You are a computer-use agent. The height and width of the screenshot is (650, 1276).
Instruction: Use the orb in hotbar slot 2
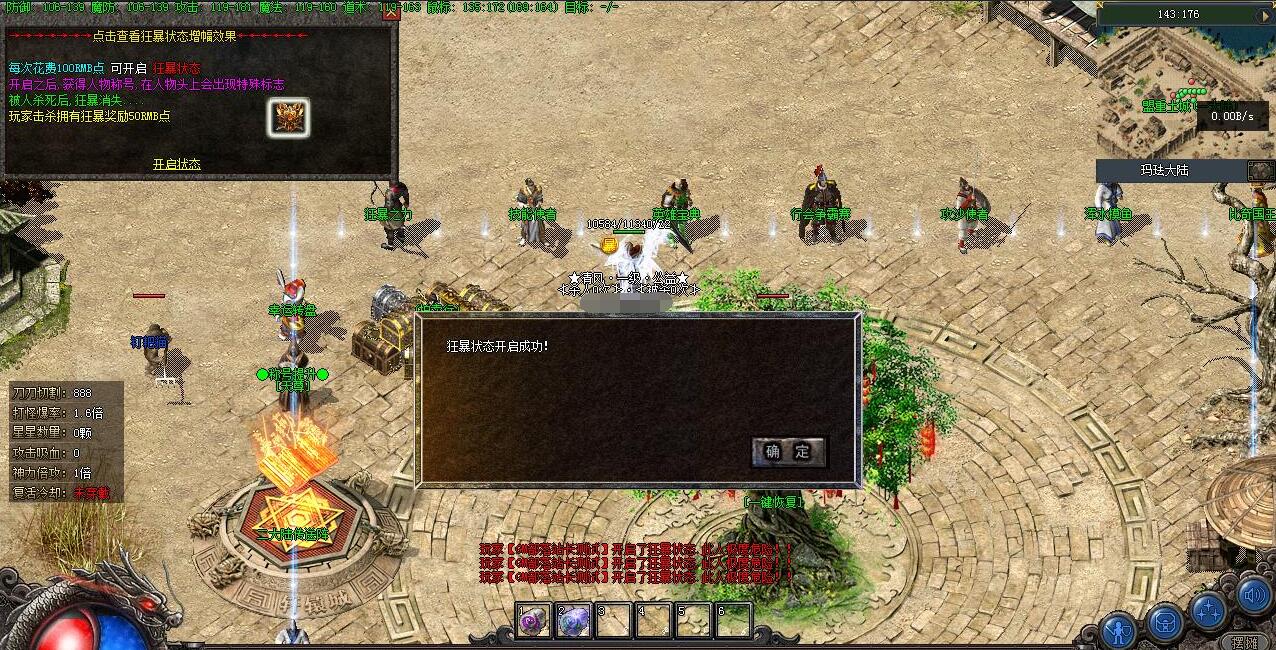574,621
